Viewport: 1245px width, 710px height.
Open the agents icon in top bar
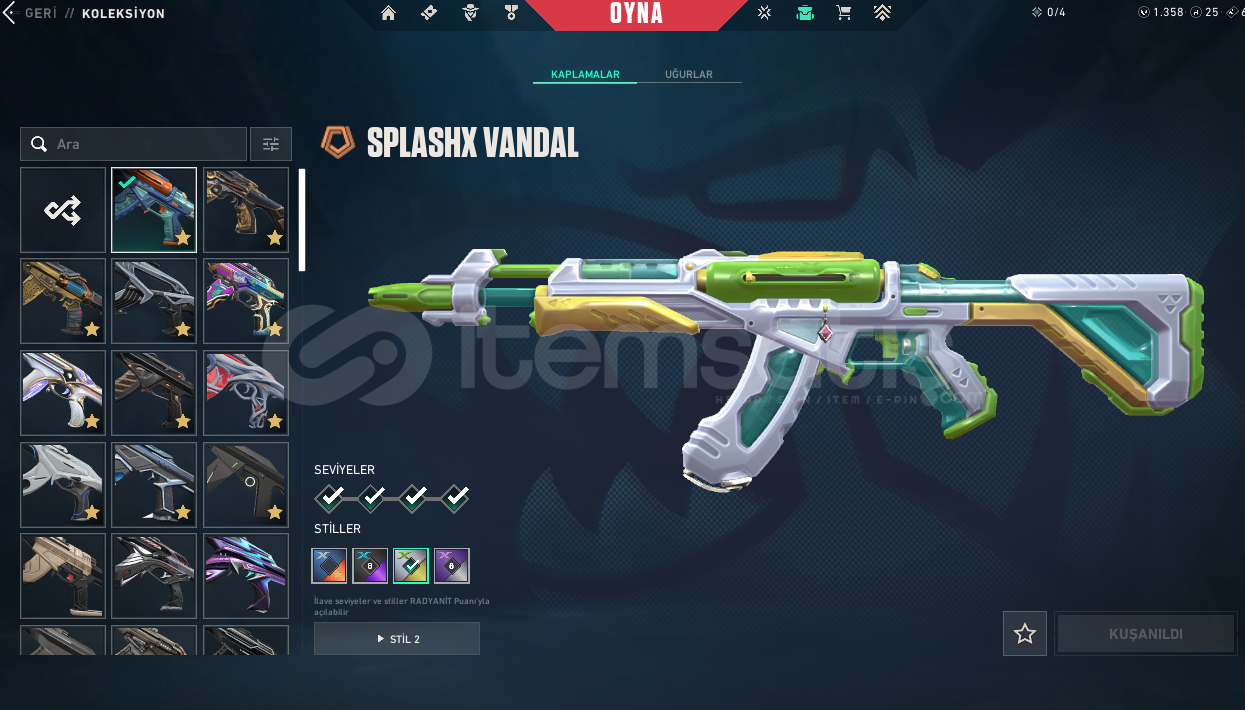470,14
